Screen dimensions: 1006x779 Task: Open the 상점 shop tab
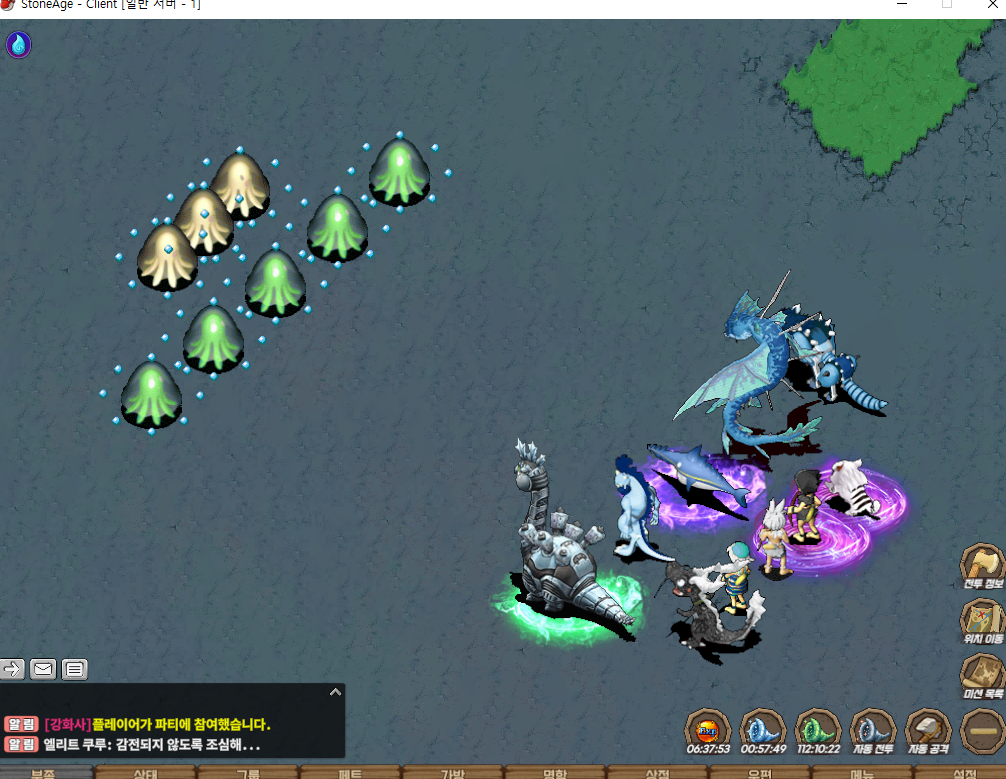[x=657, y=773]
